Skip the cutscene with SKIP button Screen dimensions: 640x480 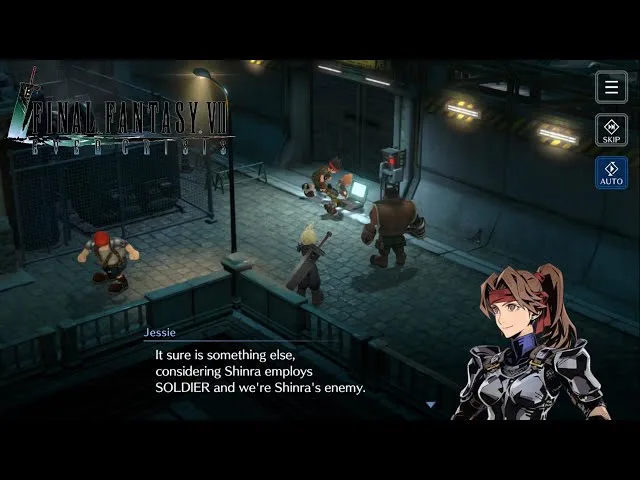[x=611, y=130]
